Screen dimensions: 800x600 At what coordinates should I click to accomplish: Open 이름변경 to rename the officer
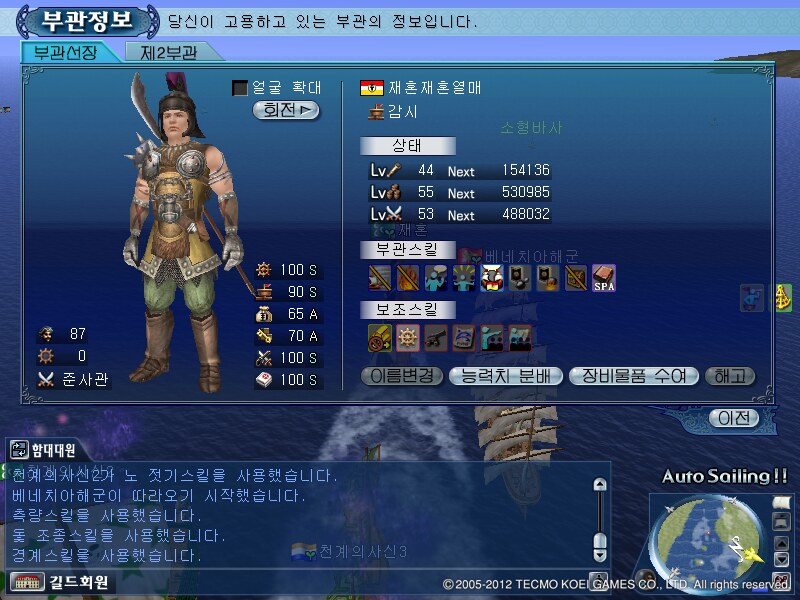[399, 376]
